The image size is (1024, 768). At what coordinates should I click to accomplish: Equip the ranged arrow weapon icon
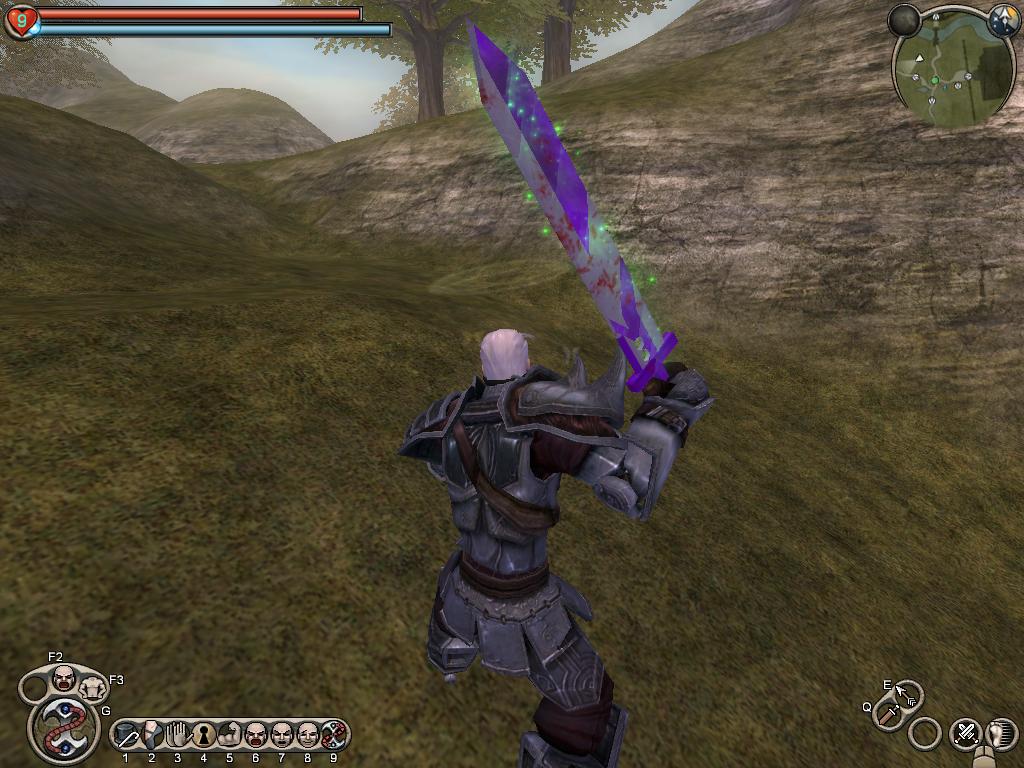click(908, 693)
